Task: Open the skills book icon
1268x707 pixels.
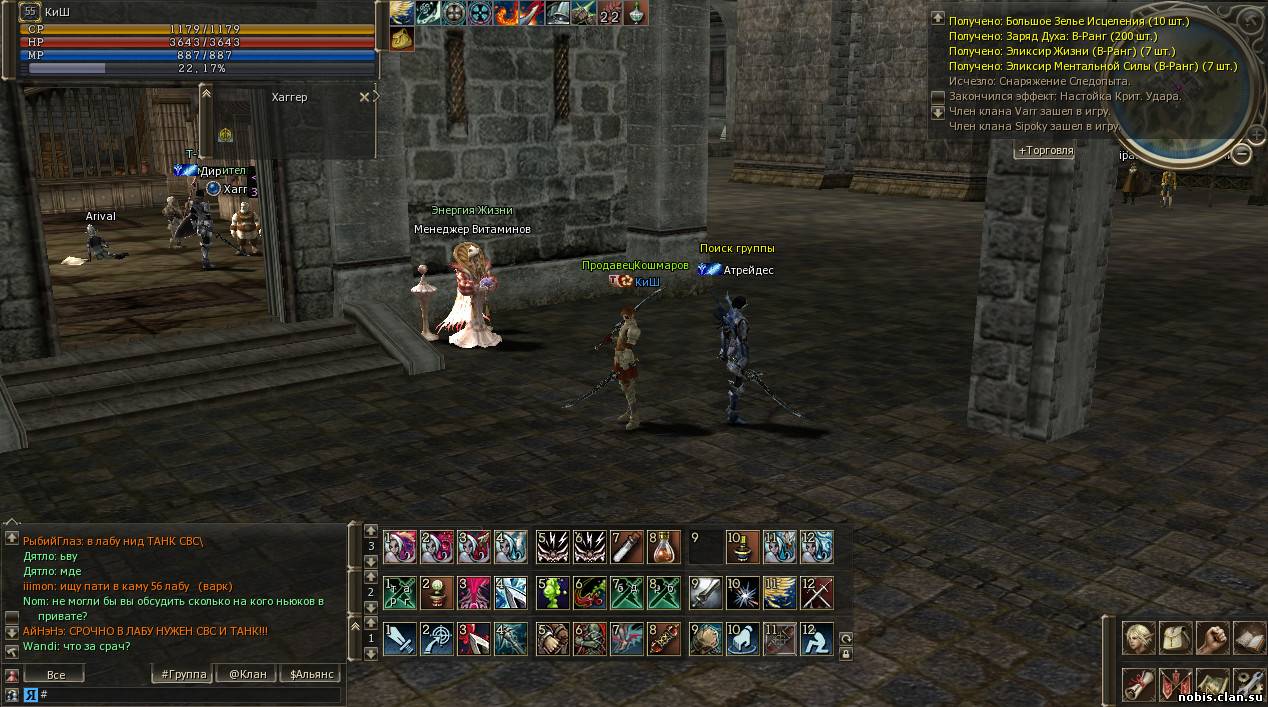Action: 1249,638
